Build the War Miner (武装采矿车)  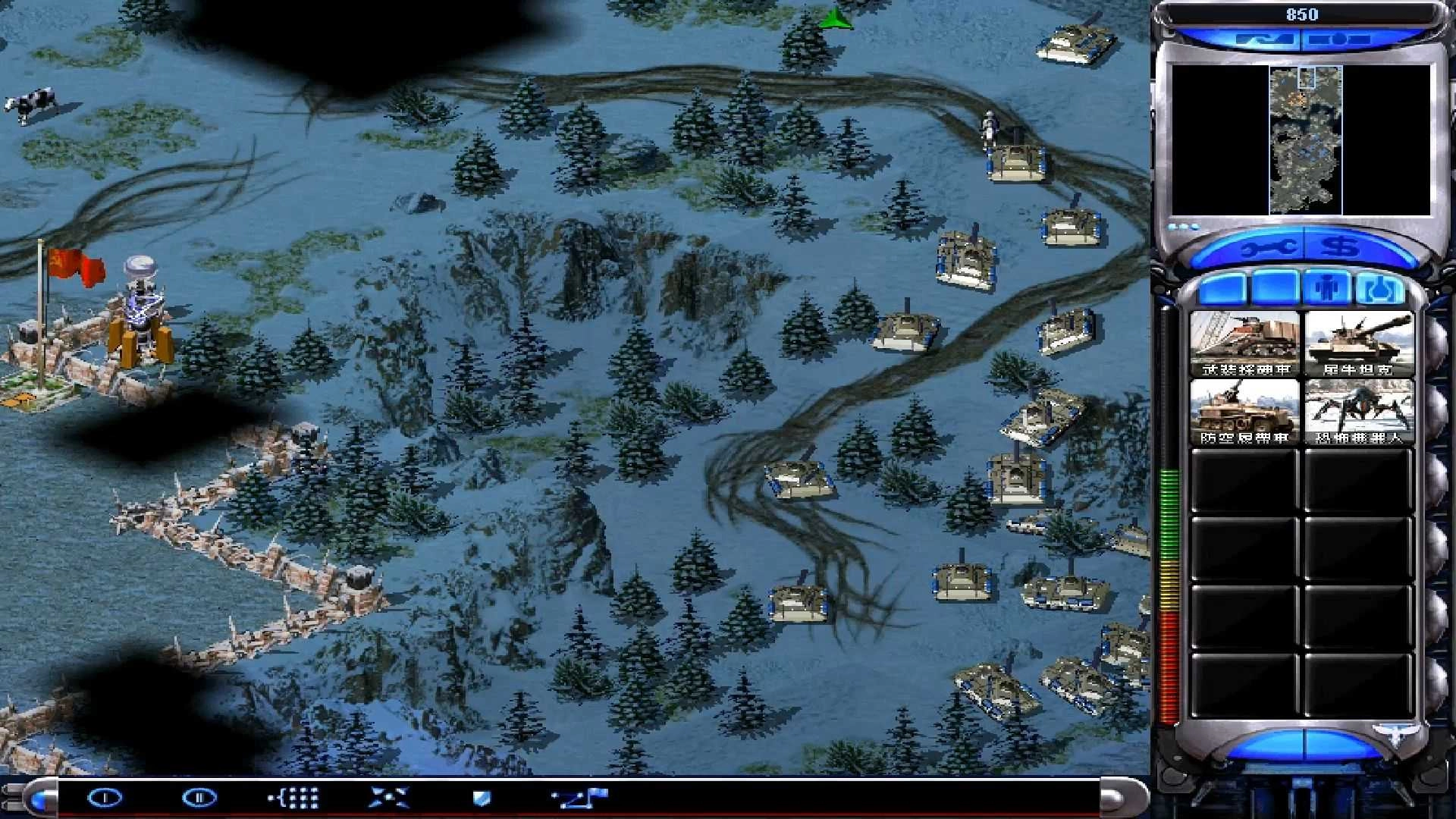pos(1244,344)
